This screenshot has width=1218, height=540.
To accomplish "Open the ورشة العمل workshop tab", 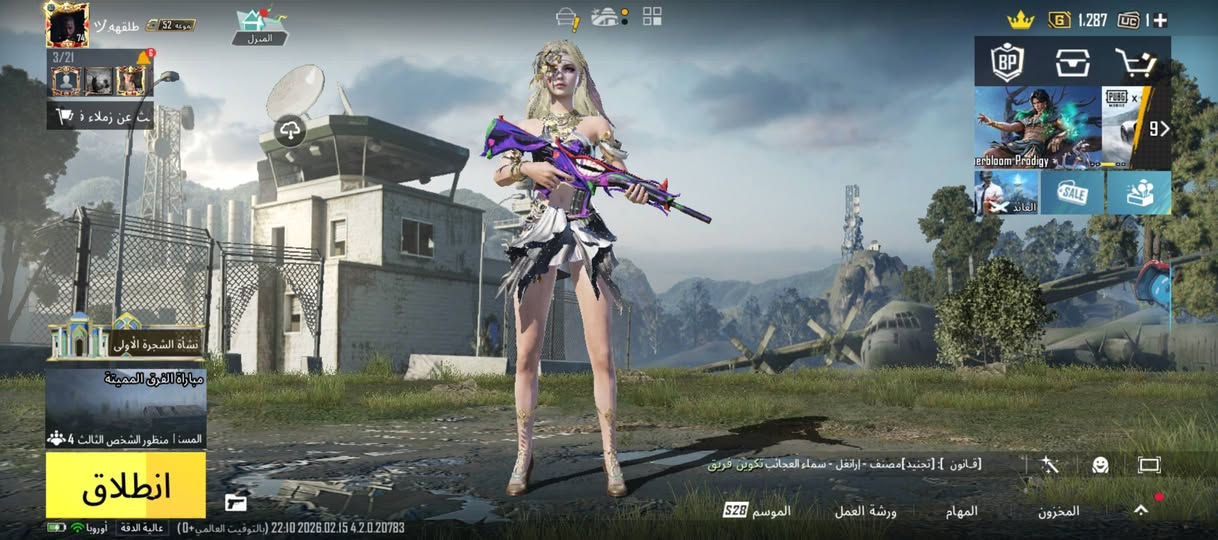I will [x=865, y=511].
